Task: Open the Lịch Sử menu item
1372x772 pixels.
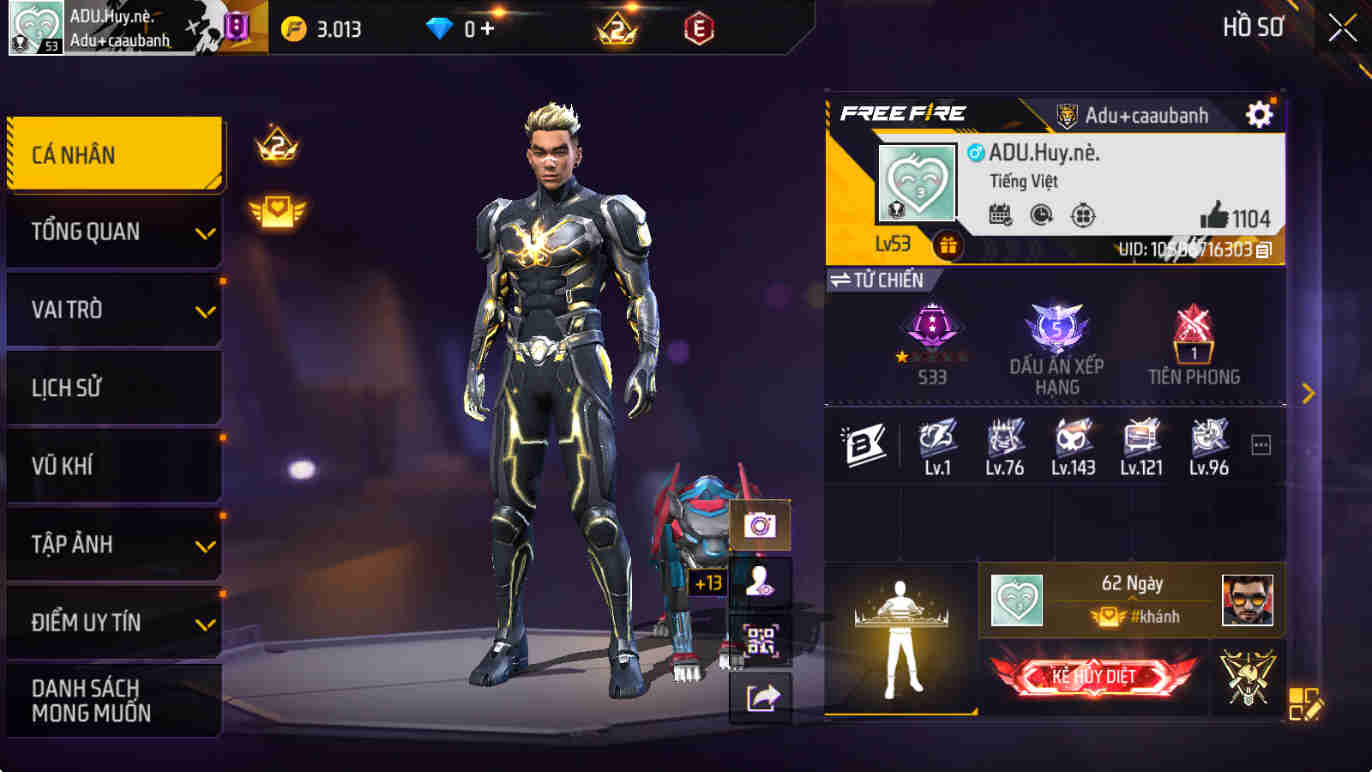Action: [113, 388]
